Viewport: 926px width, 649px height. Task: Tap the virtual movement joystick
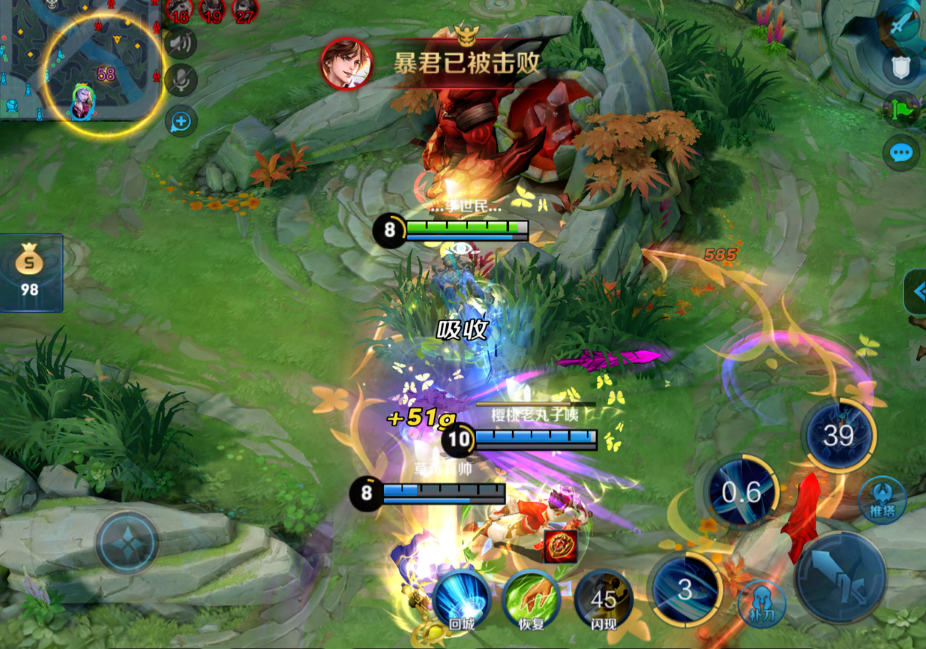click(x=127, y=543)
